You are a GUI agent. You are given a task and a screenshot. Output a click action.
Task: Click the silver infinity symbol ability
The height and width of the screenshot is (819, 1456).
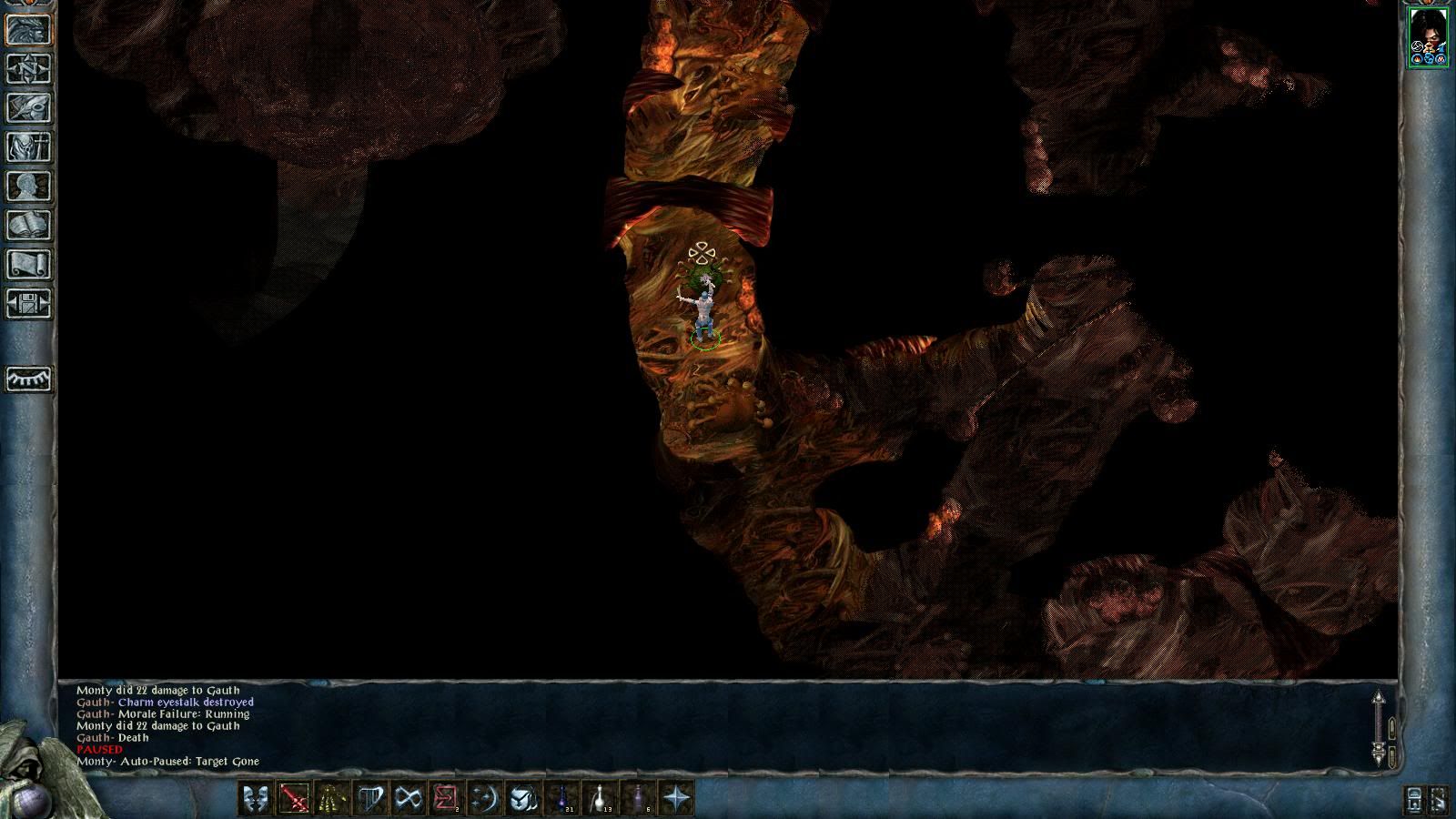(x=409, y=799)
